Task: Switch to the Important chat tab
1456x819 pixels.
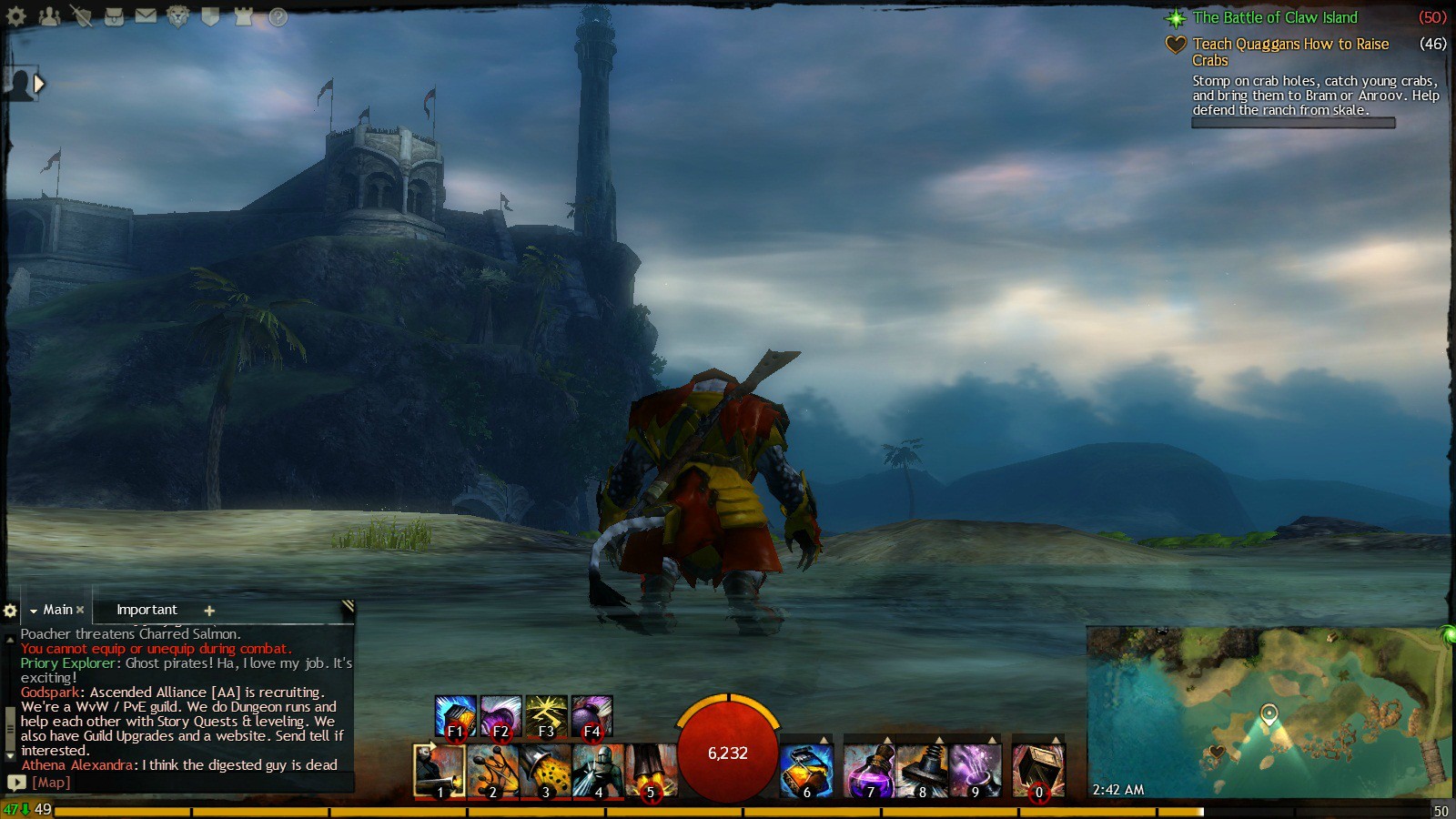Action: (147, 610)
